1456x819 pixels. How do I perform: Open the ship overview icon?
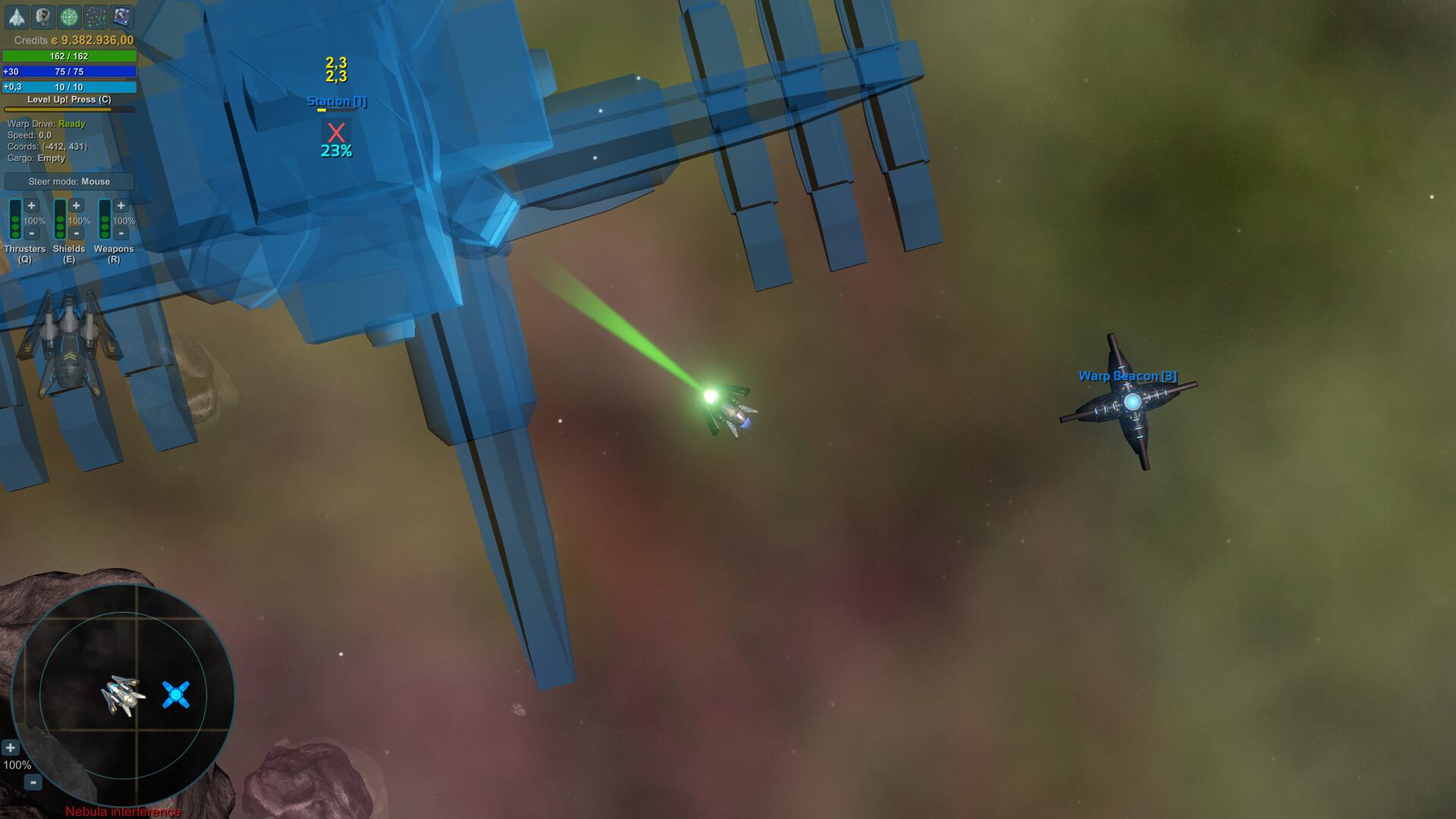[16, 14]
